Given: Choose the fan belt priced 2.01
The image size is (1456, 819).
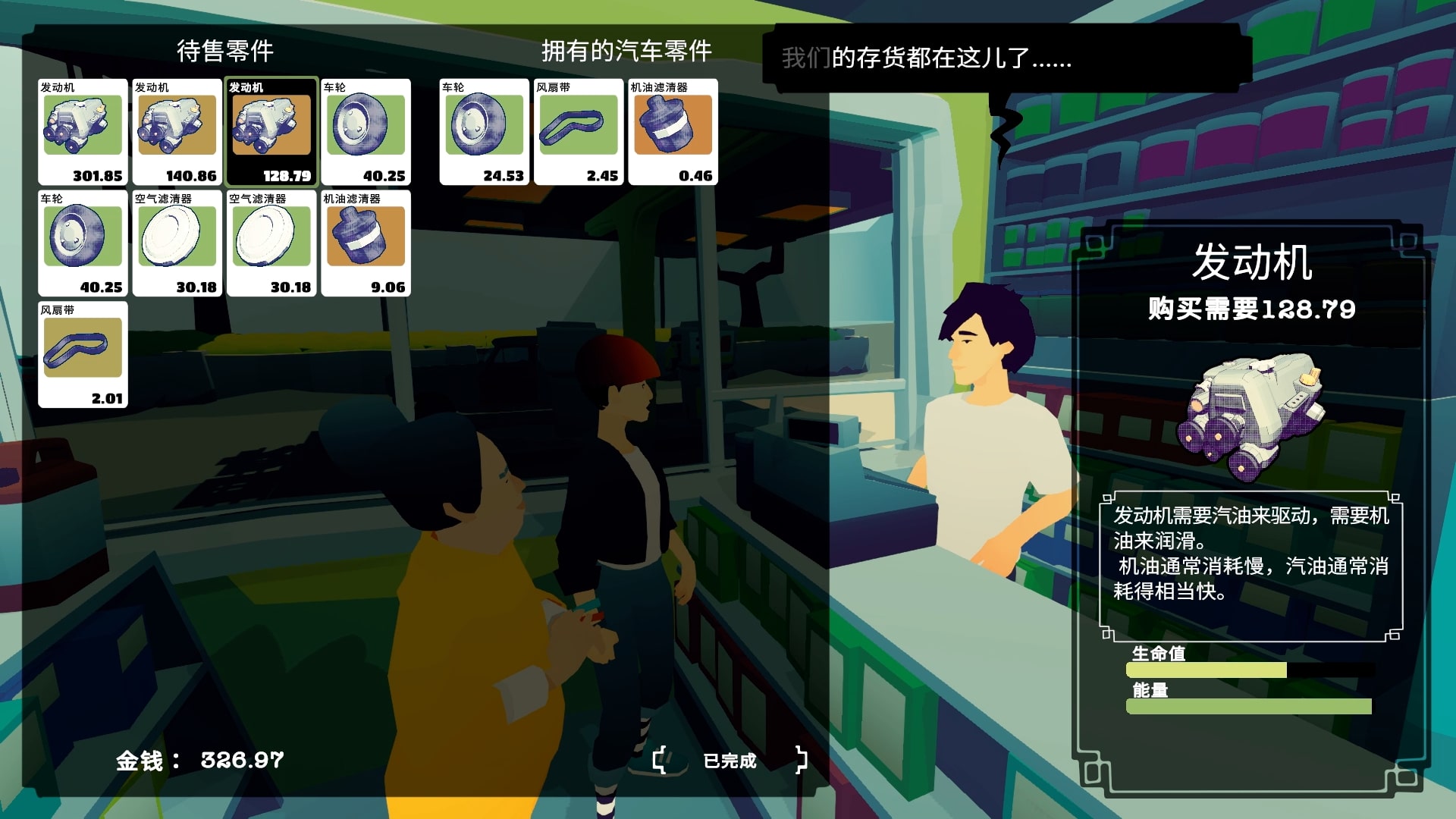Looking at the screenshot, I should click(83, 354).
